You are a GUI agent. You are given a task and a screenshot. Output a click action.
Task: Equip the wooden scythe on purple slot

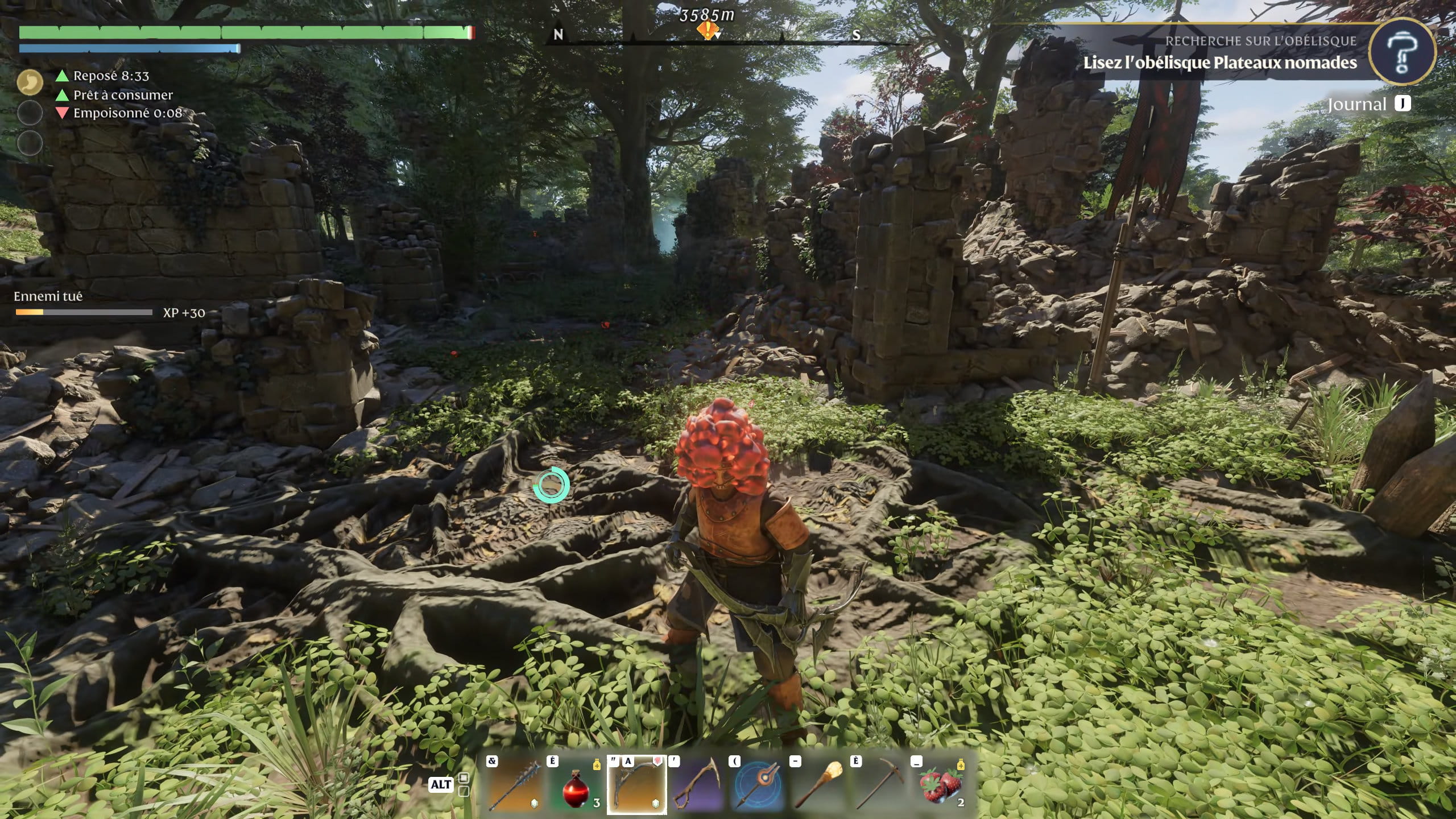pos(697,784)
